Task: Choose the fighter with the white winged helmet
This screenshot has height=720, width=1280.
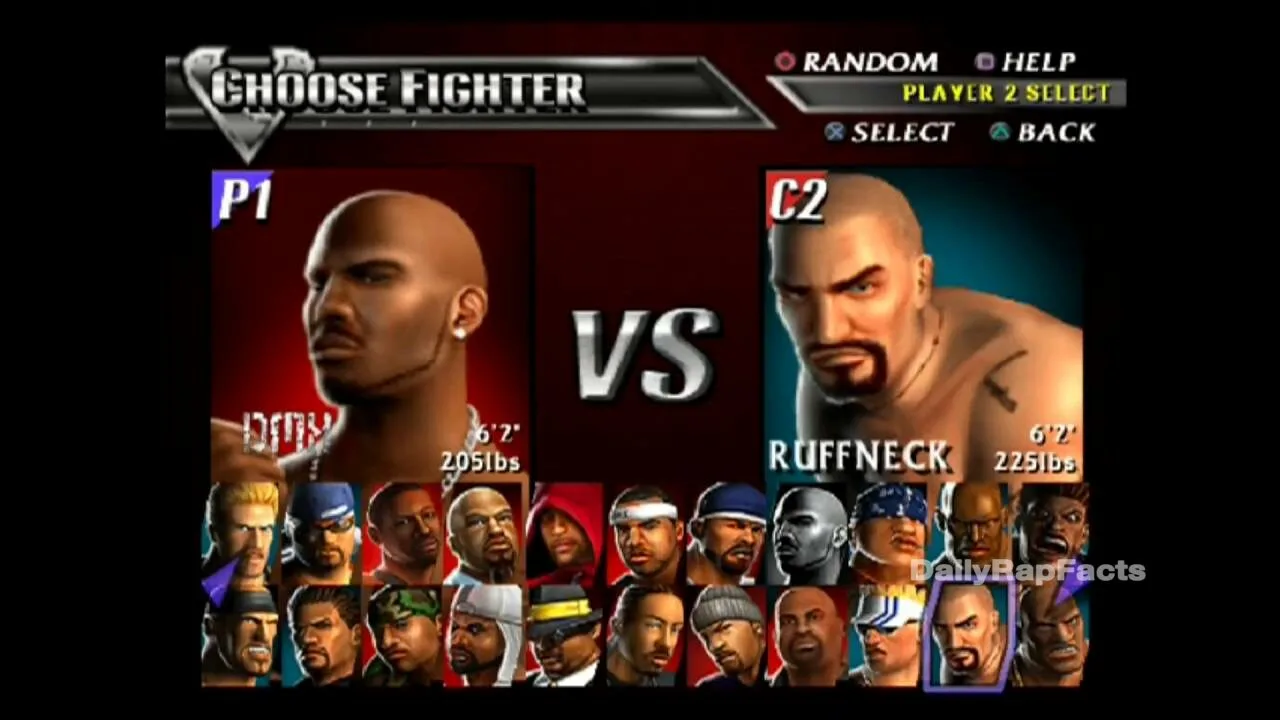Action: pos(888,635)
